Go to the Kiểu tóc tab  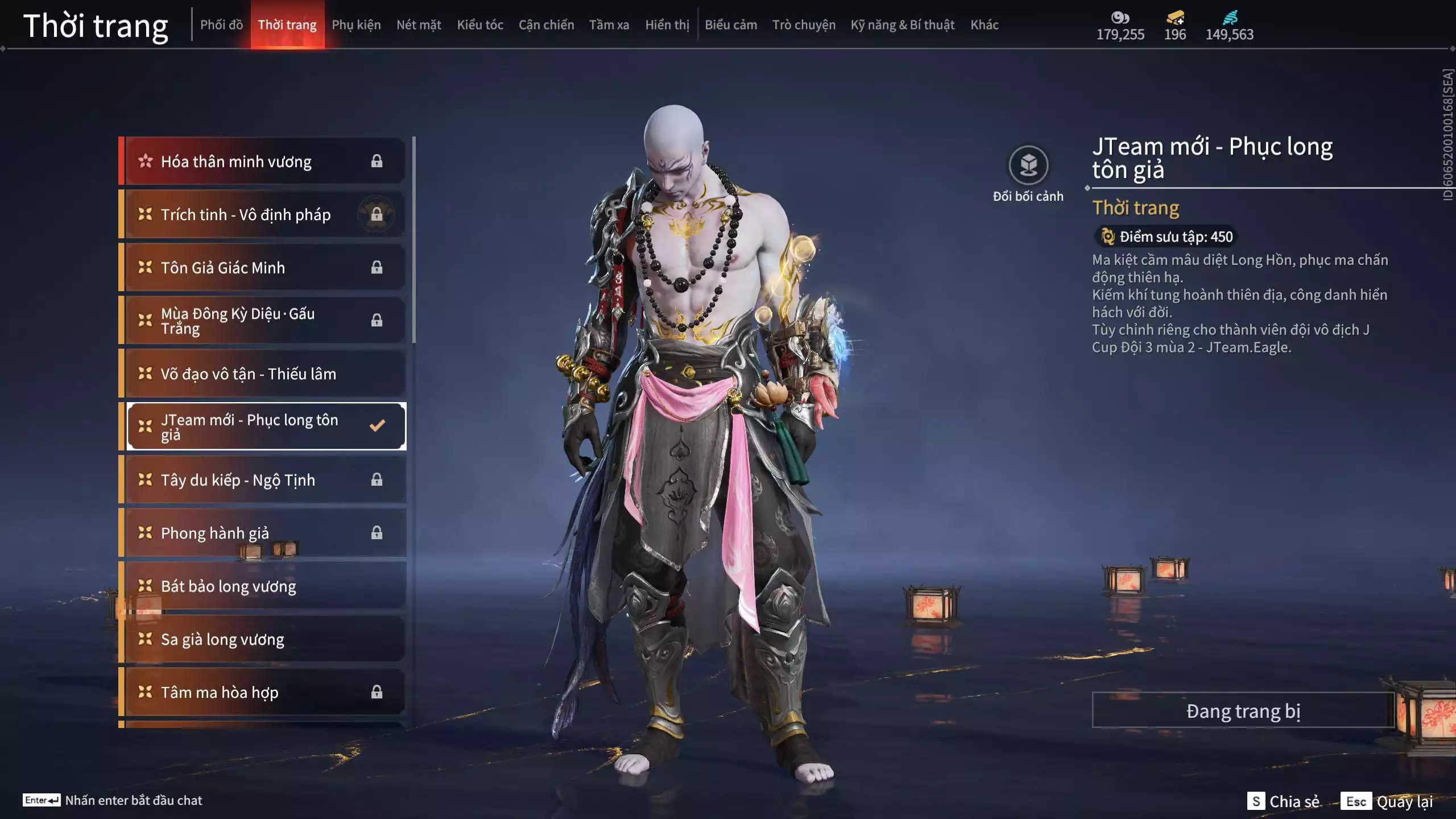point(480,25)
